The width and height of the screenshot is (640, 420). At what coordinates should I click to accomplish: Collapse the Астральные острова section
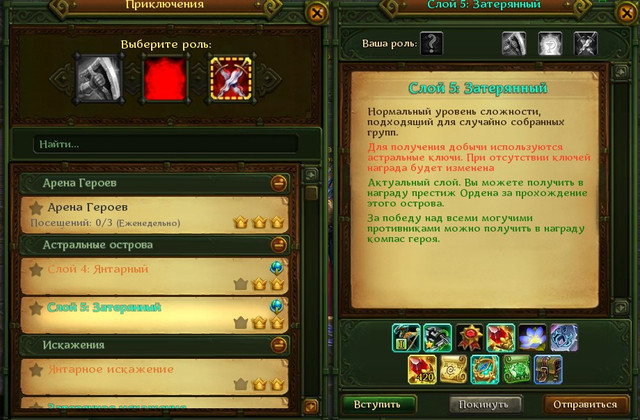coord(279,244)
